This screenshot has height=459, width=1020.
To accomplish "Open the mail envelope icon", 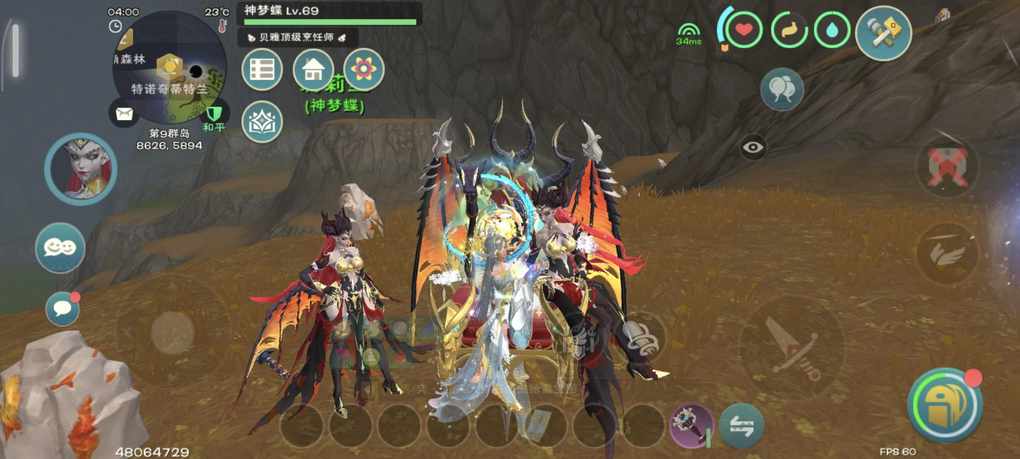I will tap(124, 113).
